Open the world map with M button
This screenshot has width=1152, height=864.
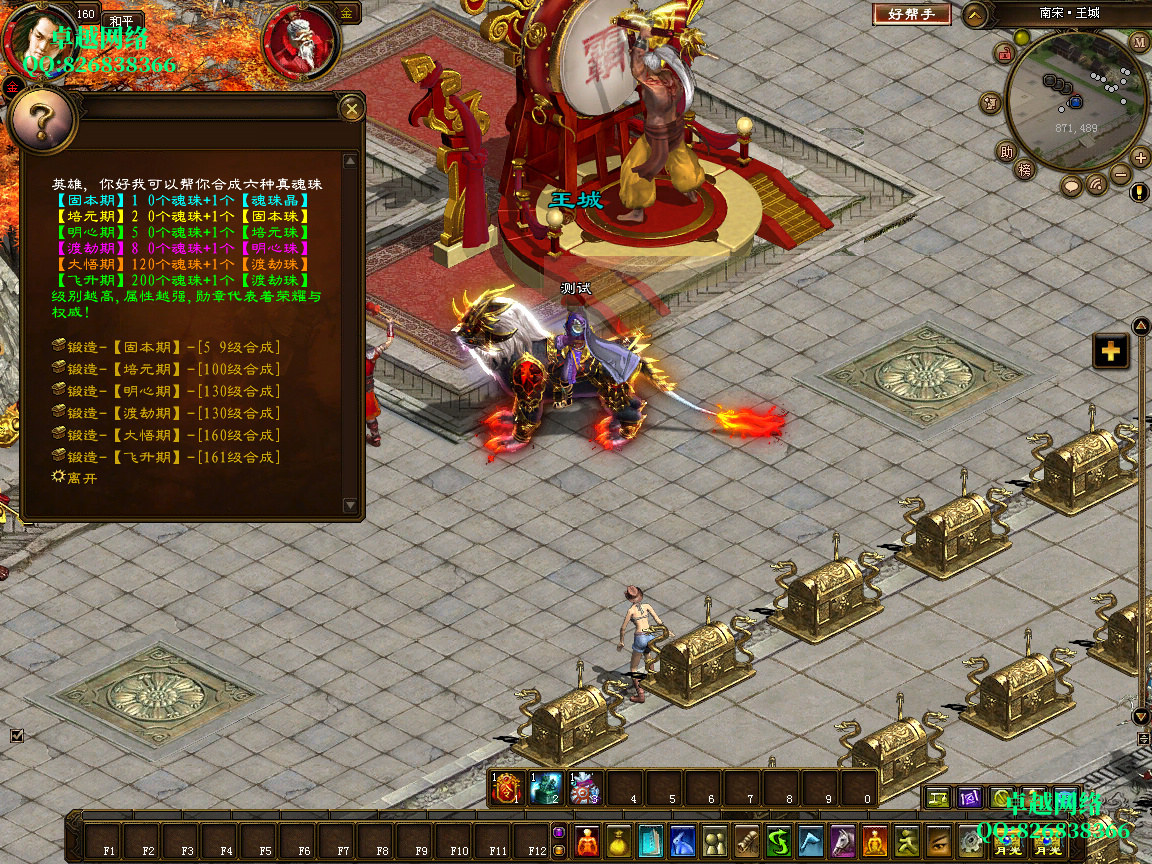(x=1140, y=42)
